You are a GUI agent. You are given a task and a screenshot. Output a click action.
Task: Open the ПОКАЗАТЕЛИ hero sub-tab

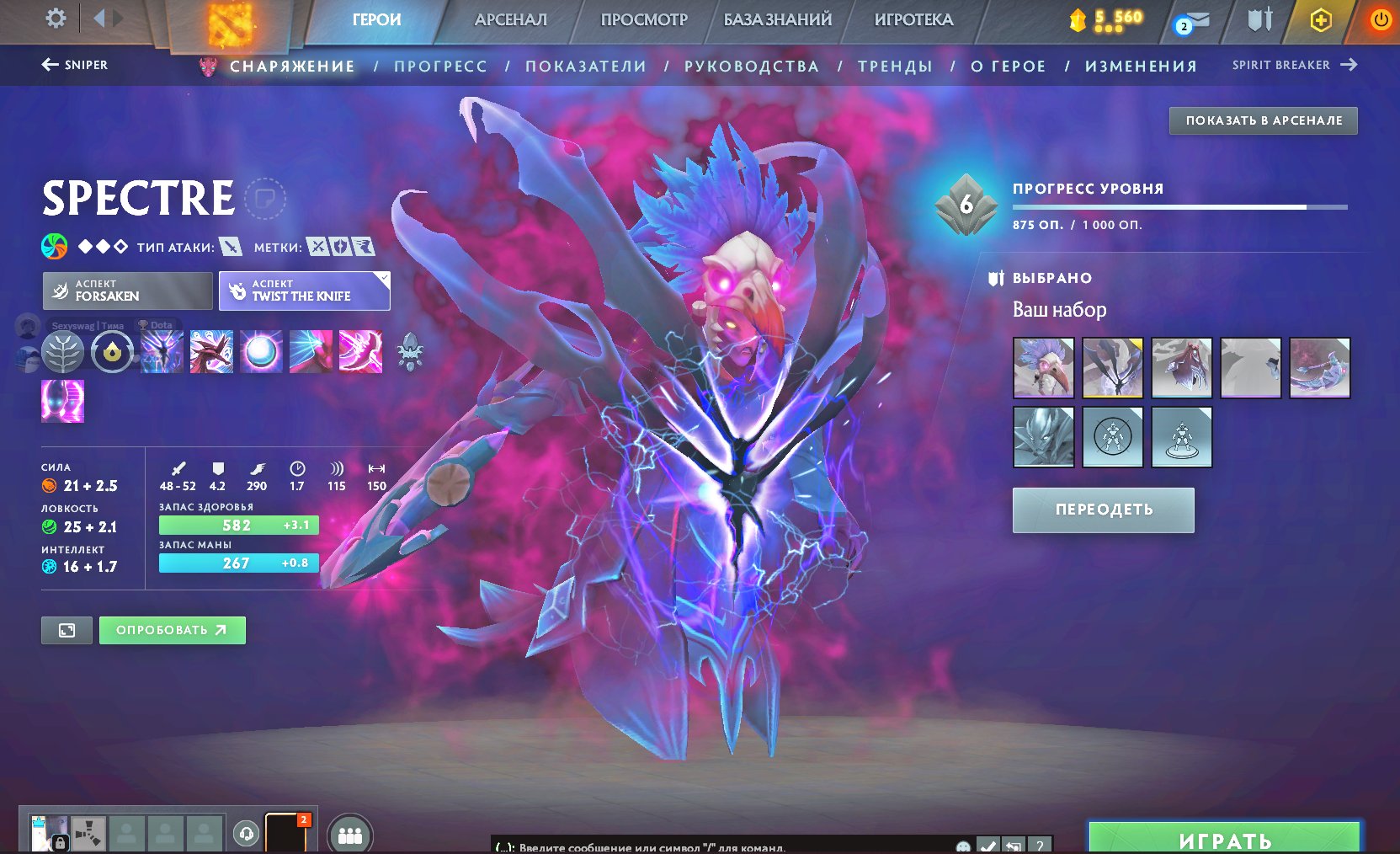[585, 65]
